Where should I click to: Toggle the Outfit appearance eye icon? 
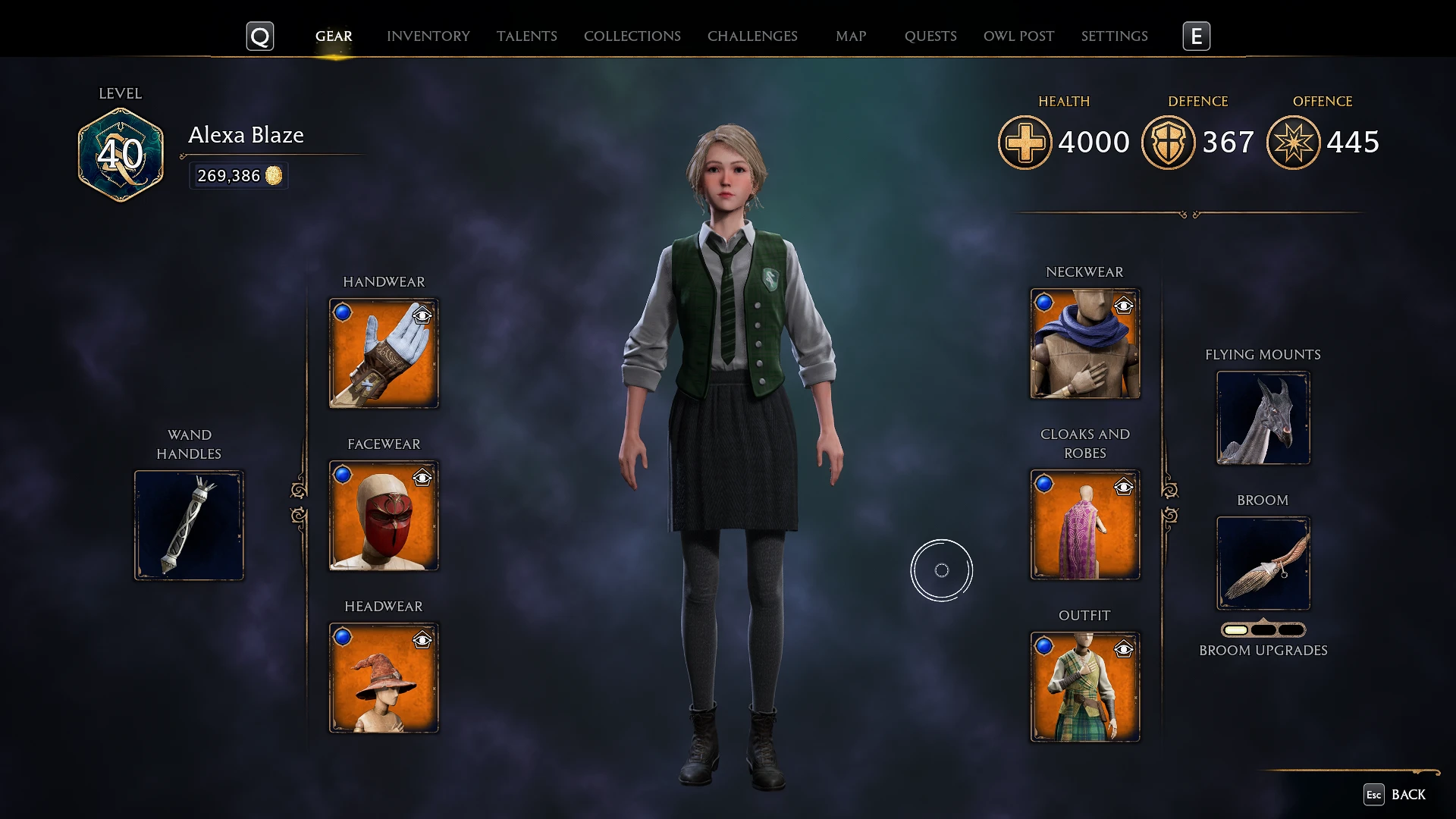click(x=1124, y=649)
